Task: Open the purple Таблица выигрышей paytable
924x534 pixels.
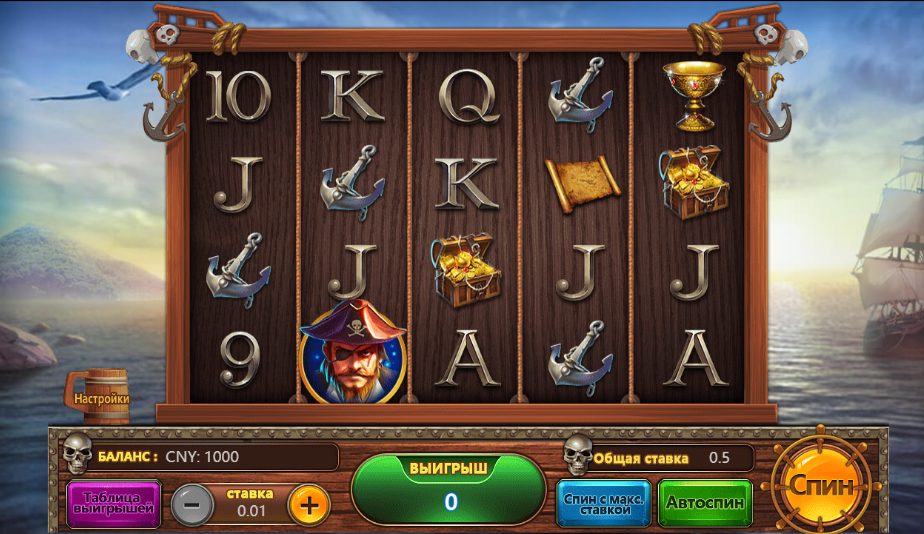Action: [x=114, y=503]
